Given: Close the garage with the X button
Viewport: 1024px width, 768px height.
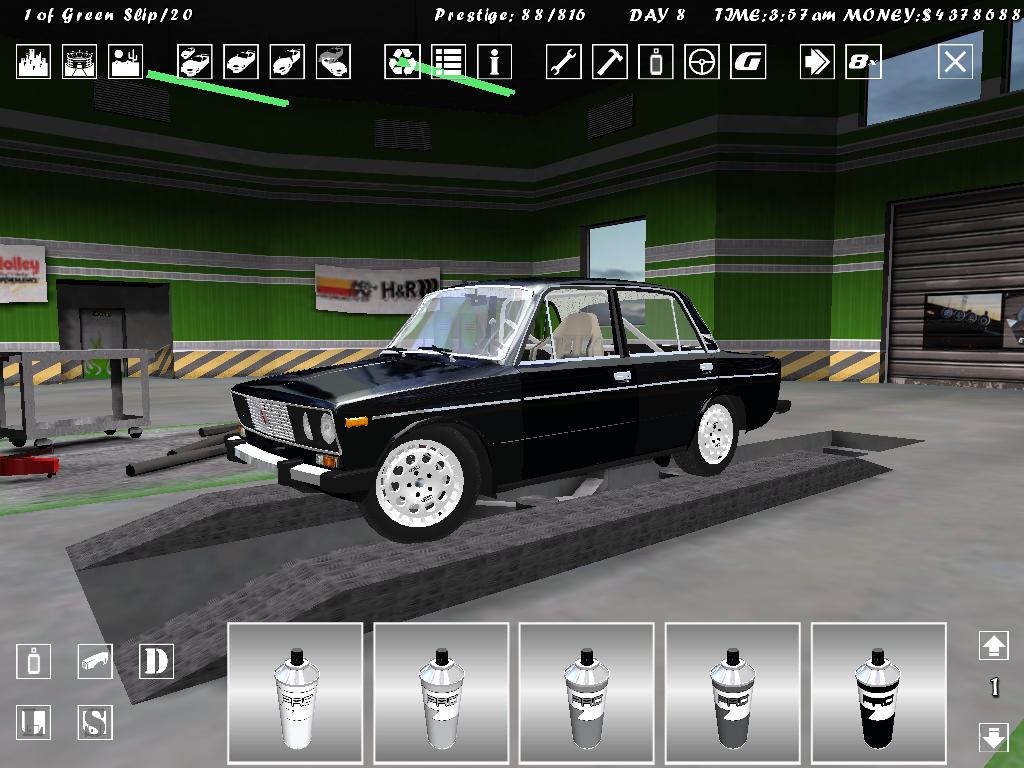Looking at the screenshot, I should click(x=955, y=62).
